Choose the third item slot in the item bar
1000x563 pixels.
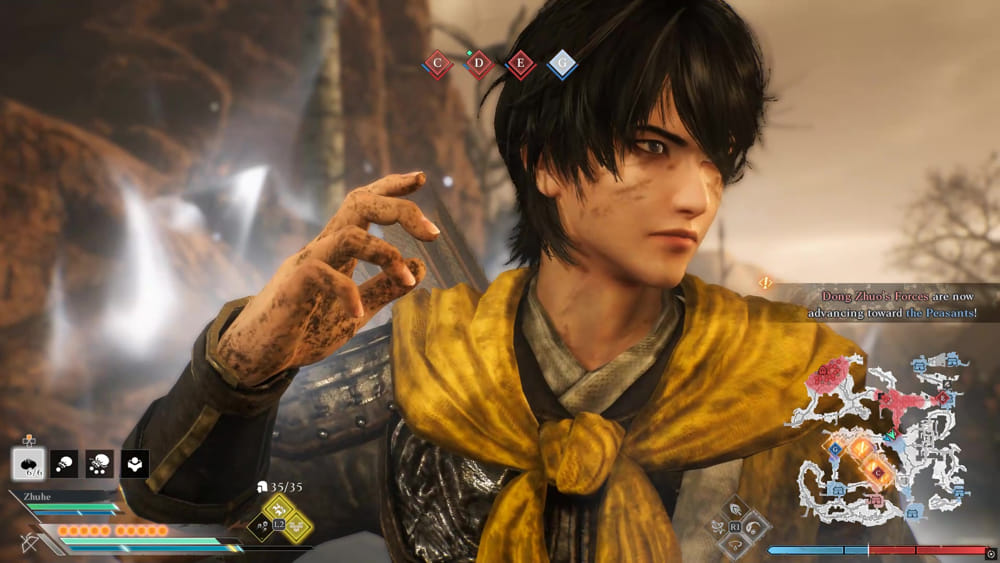tap(99, 463)
